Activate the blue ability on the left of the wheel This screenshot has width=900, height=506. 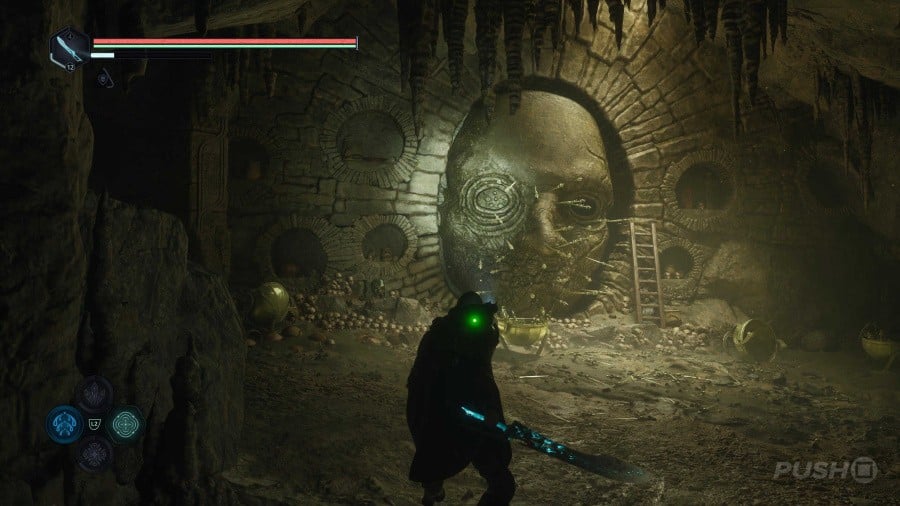(63, 423)
